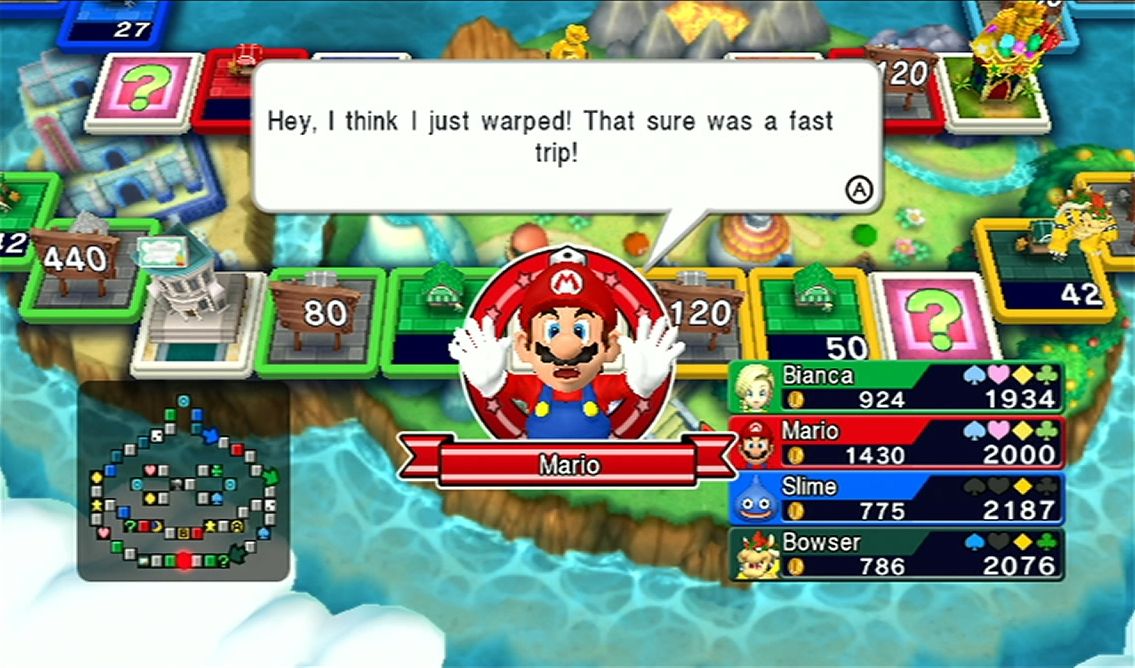Select Mario's row in the player standings

click(x=895, y=442)
